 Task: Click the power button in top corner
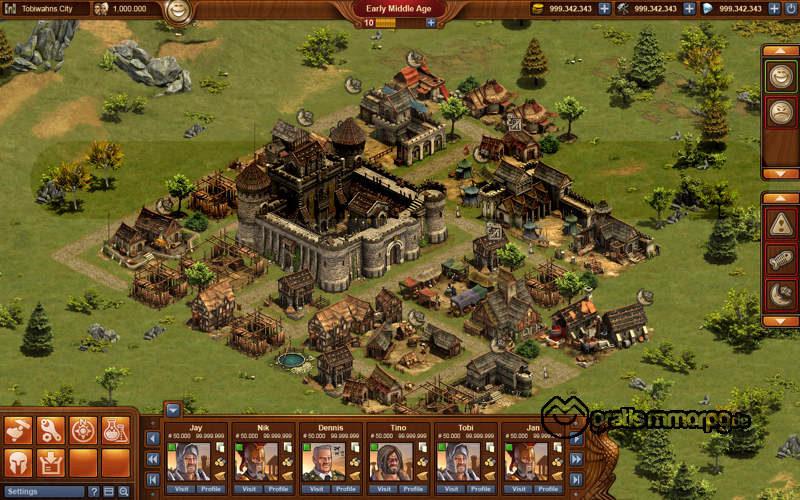[x=791, y=8]
